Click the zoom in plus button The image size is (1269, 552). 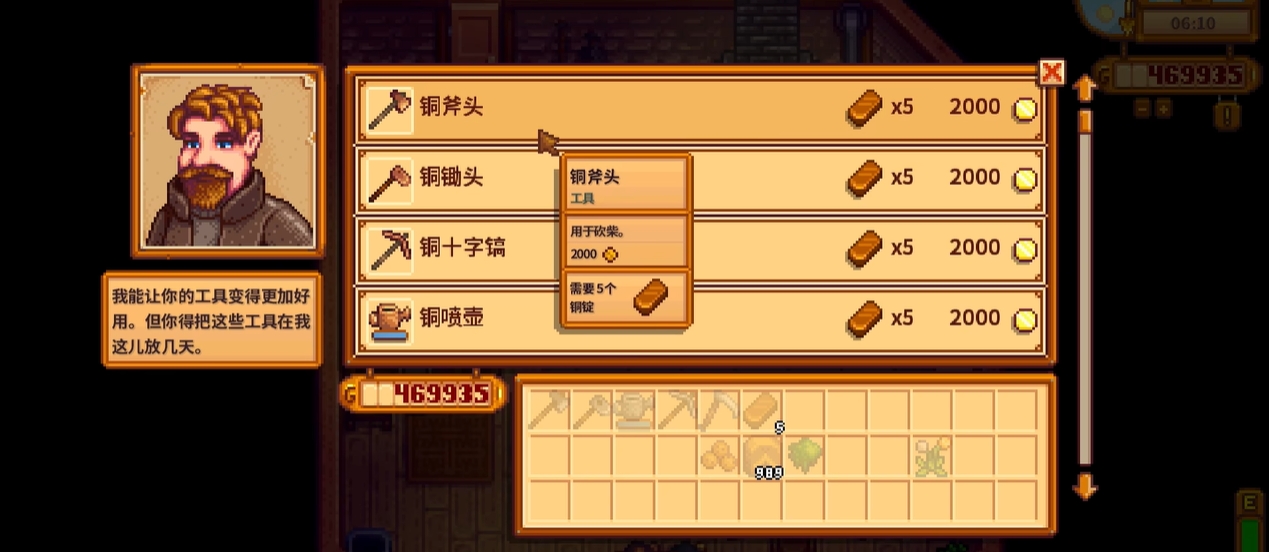[x=1164, y=109]
